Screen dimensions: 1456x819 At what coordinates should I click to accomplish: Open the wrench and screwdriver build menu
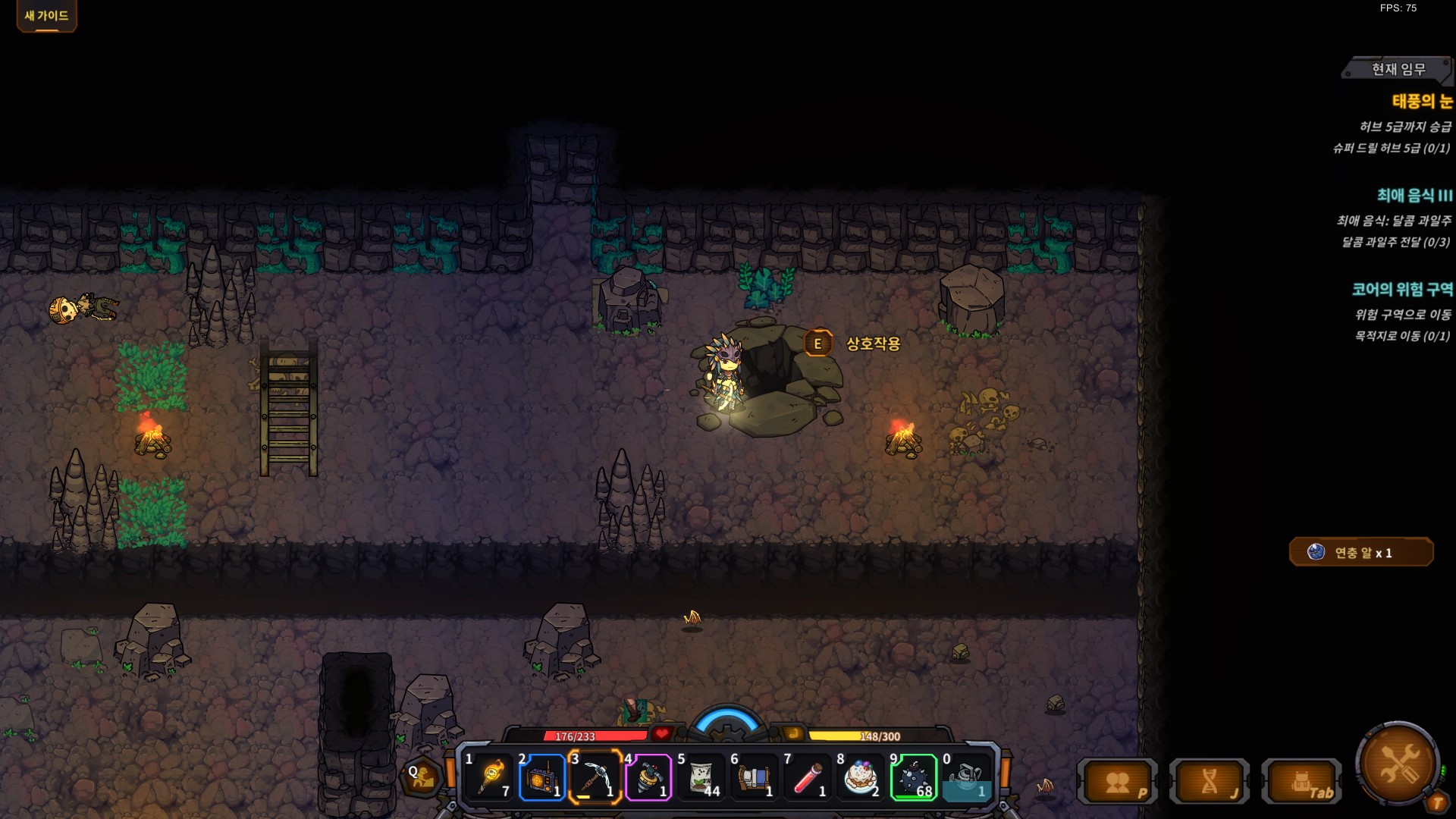1398,763
